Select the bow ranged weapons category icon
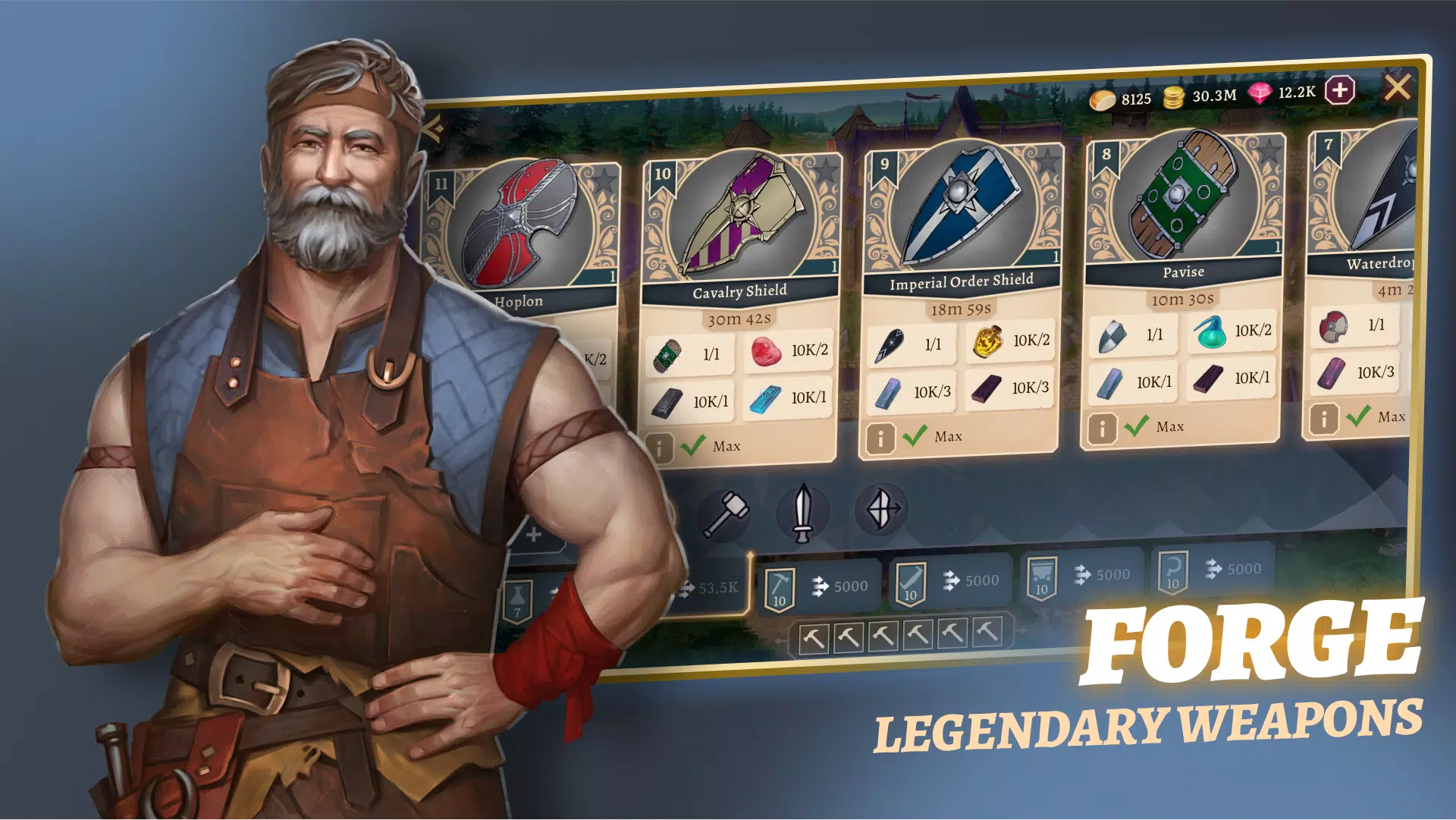Image resolution: width=1456 pixels, height=820 pixels. tap(880, 511)
